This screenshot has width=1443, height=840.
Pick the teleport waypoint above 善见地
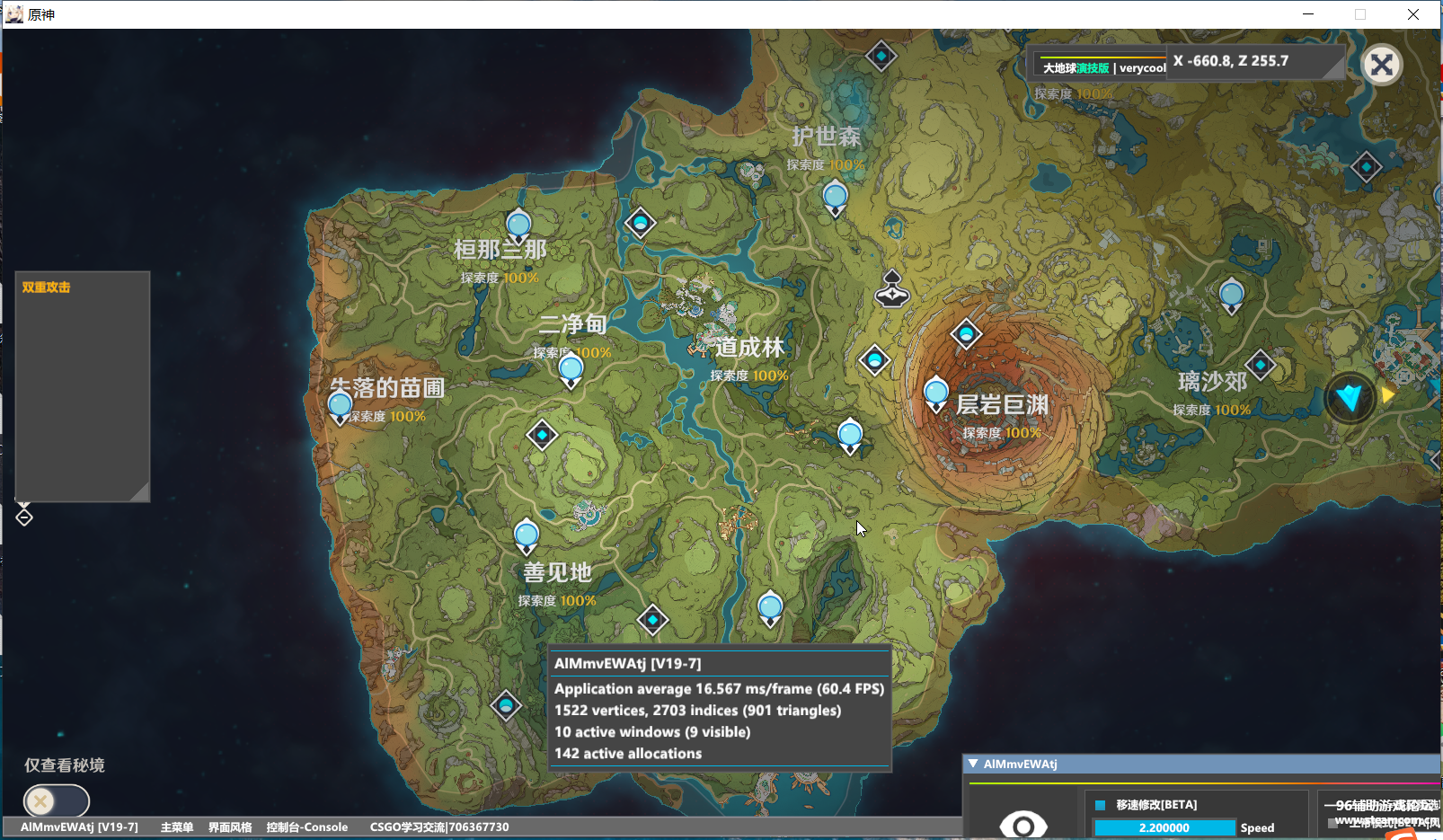[x=527, y=536]
